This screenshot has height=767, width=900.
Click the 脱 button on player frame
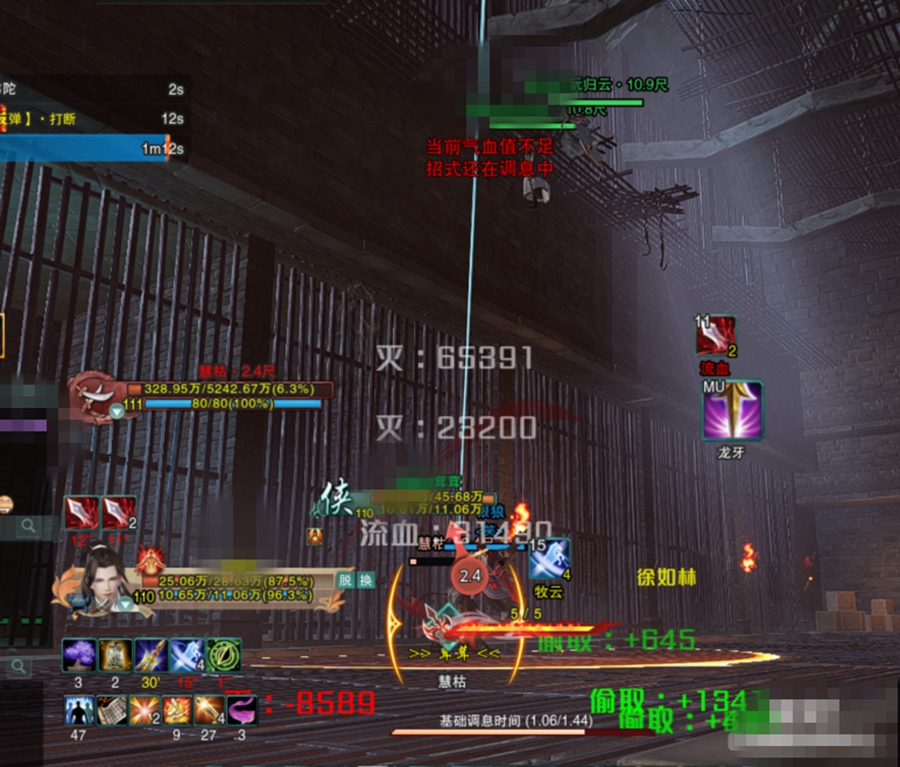tap(345, 579)
